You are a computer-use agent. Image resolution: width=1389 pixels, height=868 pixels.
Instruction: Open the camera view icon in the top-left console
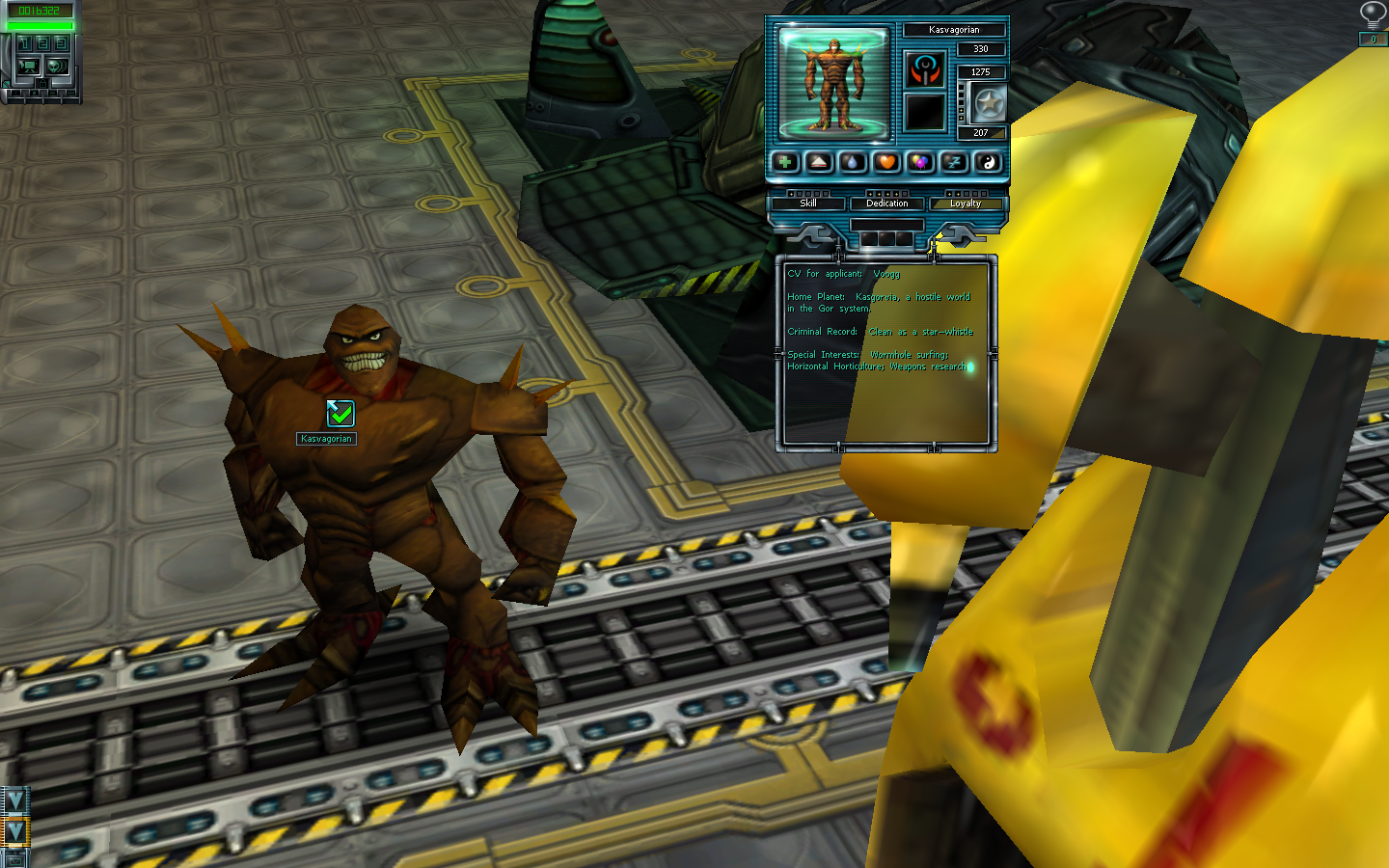(29, 67)
